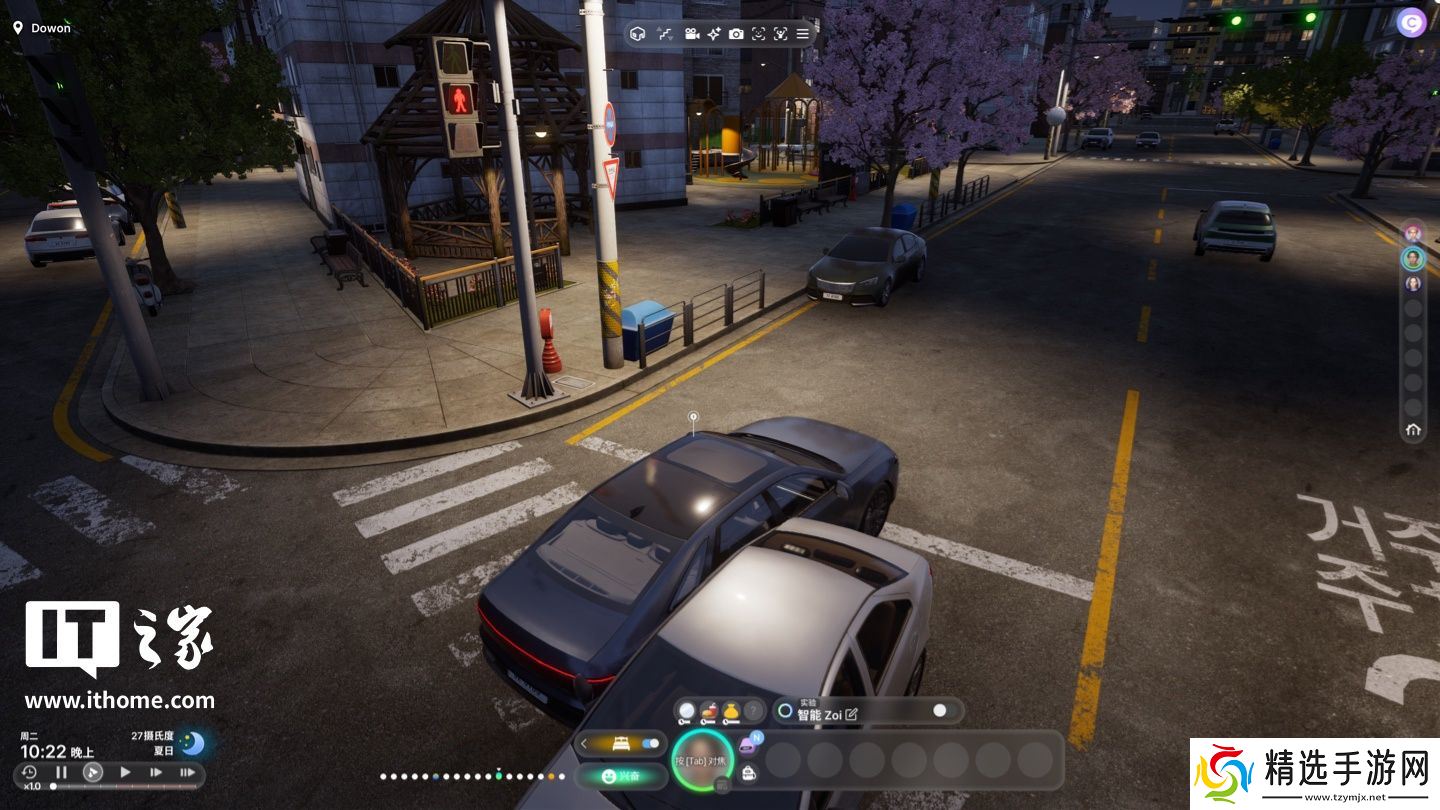Open the purple profile icon at top-right
Image resolution: width=1440 pixels, height=810 pixels.
[x=1411, y=22]
